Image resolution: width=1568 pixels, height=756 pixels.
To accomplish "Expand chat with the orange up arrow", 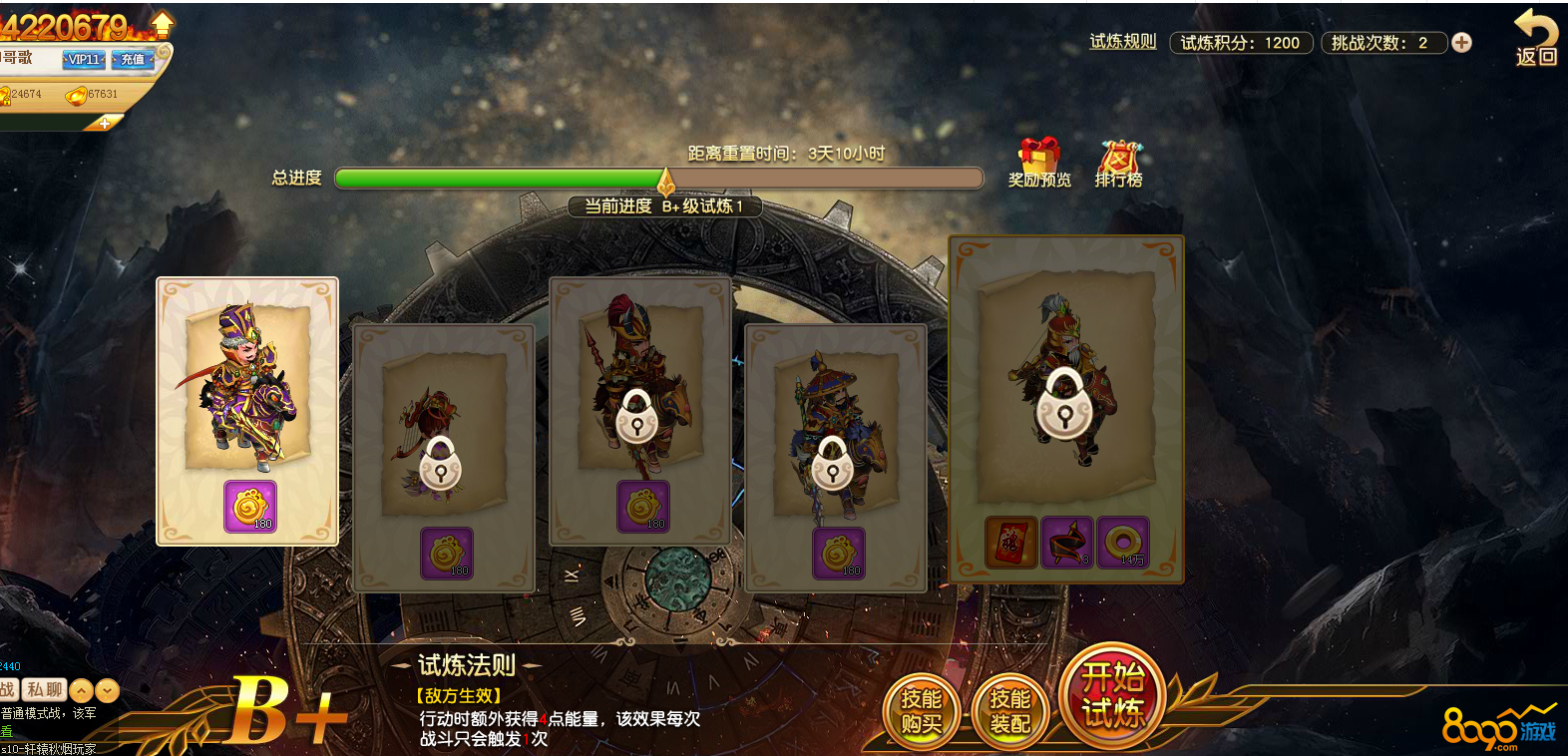I will pos(82,690).
